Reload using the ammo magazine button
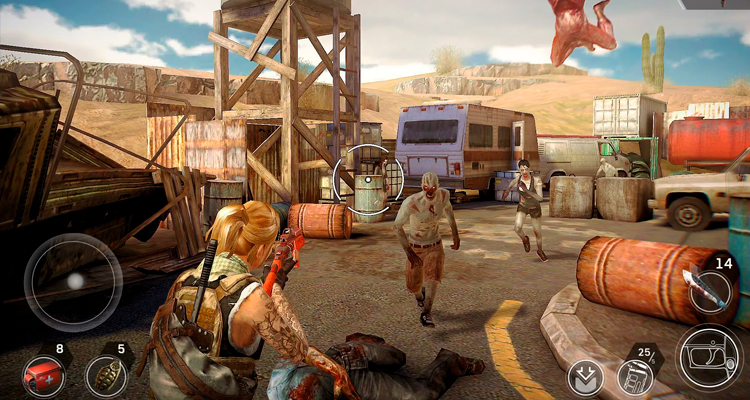The height and width of the screenshot is (400, 750). (x=634, y=376)
